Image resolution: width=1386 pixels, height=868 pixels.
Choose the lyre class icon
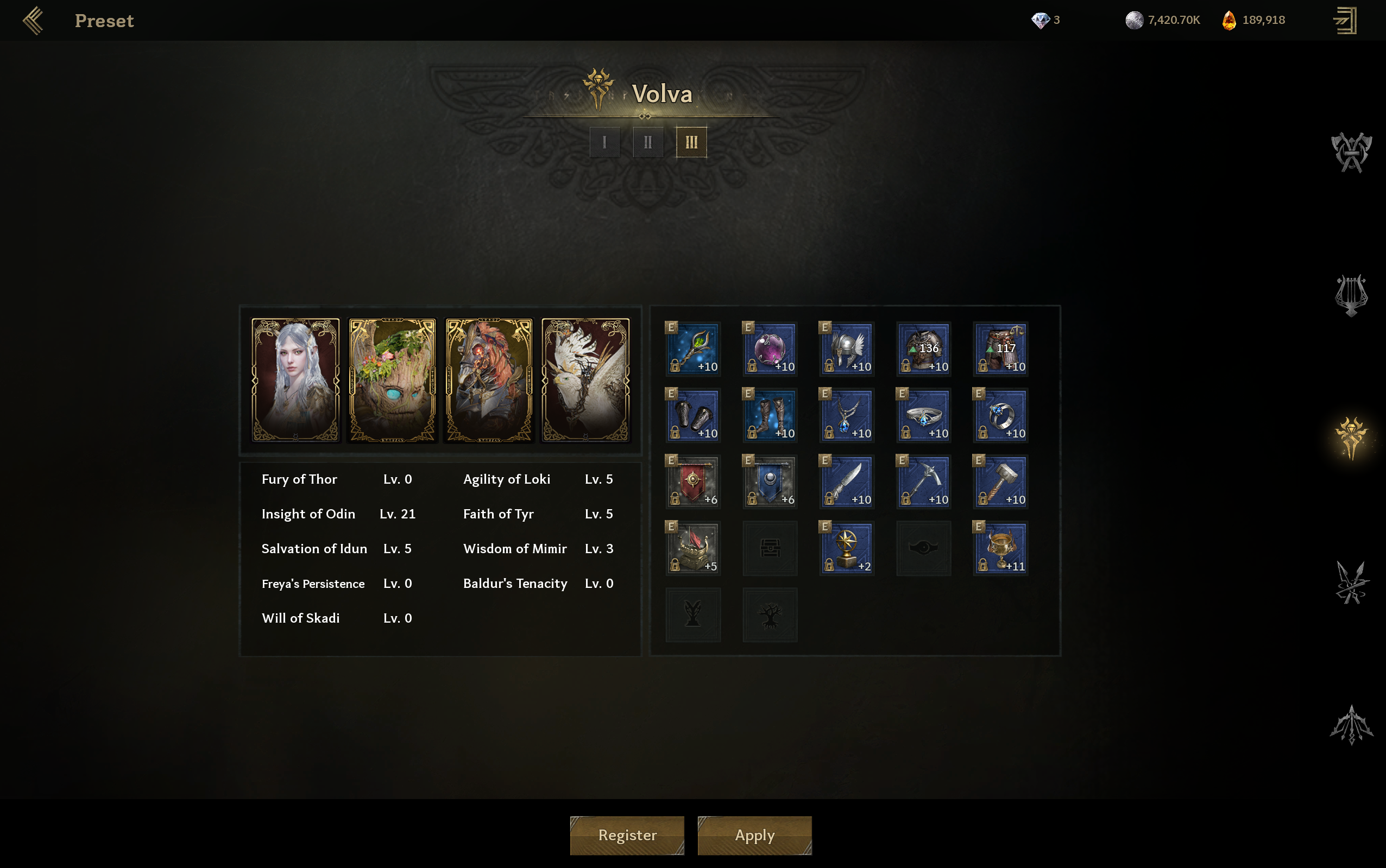coord(1351,295)
